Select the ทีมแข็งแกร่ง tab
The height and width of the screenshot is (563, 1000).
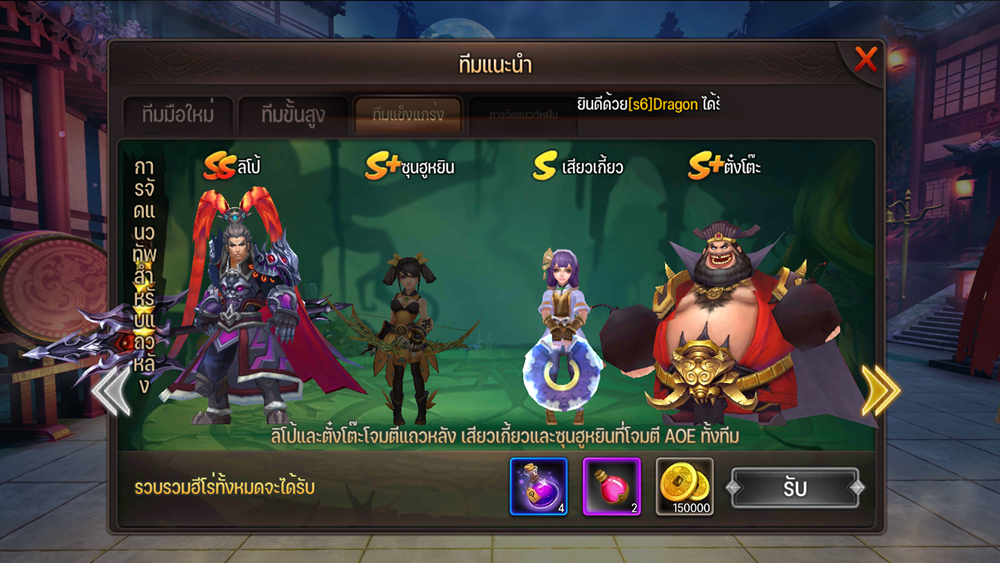[x=407, y=115]
